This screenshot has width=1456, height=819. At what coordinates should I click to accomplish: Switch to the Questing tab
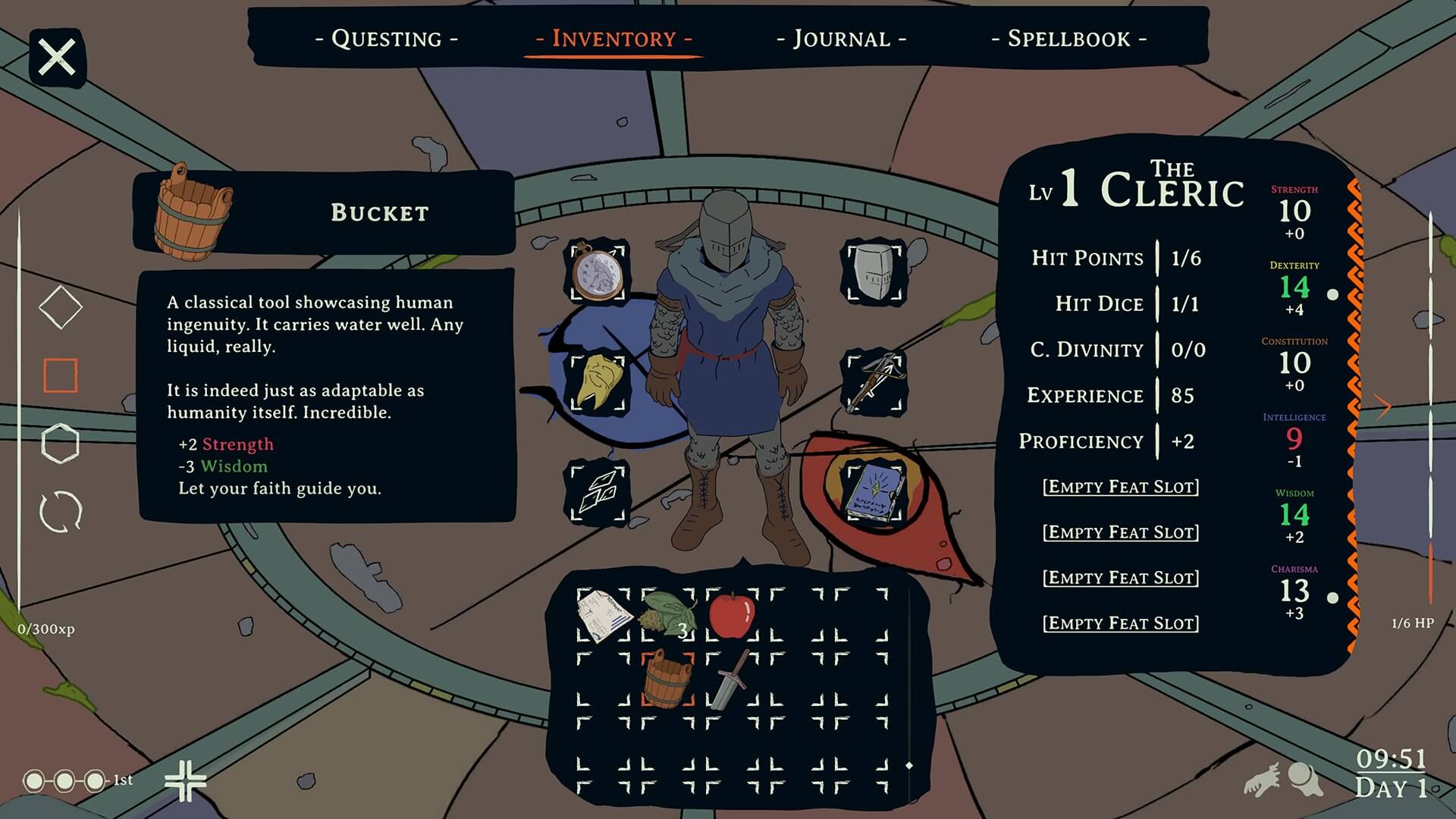(x=386, y=39)
